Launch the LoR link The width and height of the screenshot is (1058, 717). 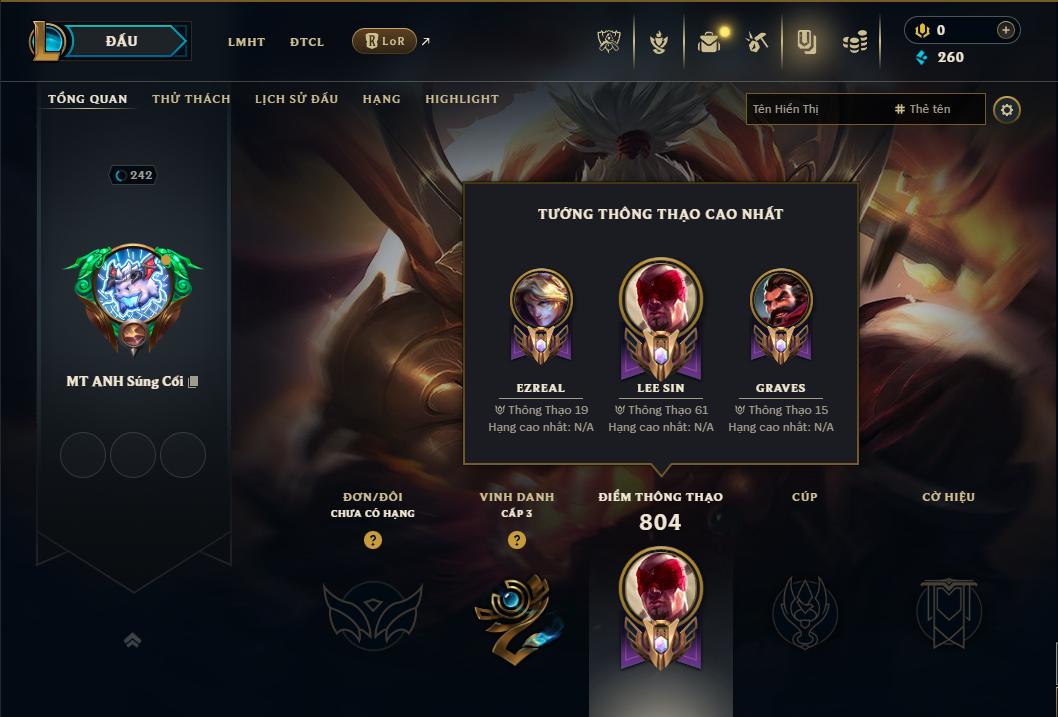(385, 41)
